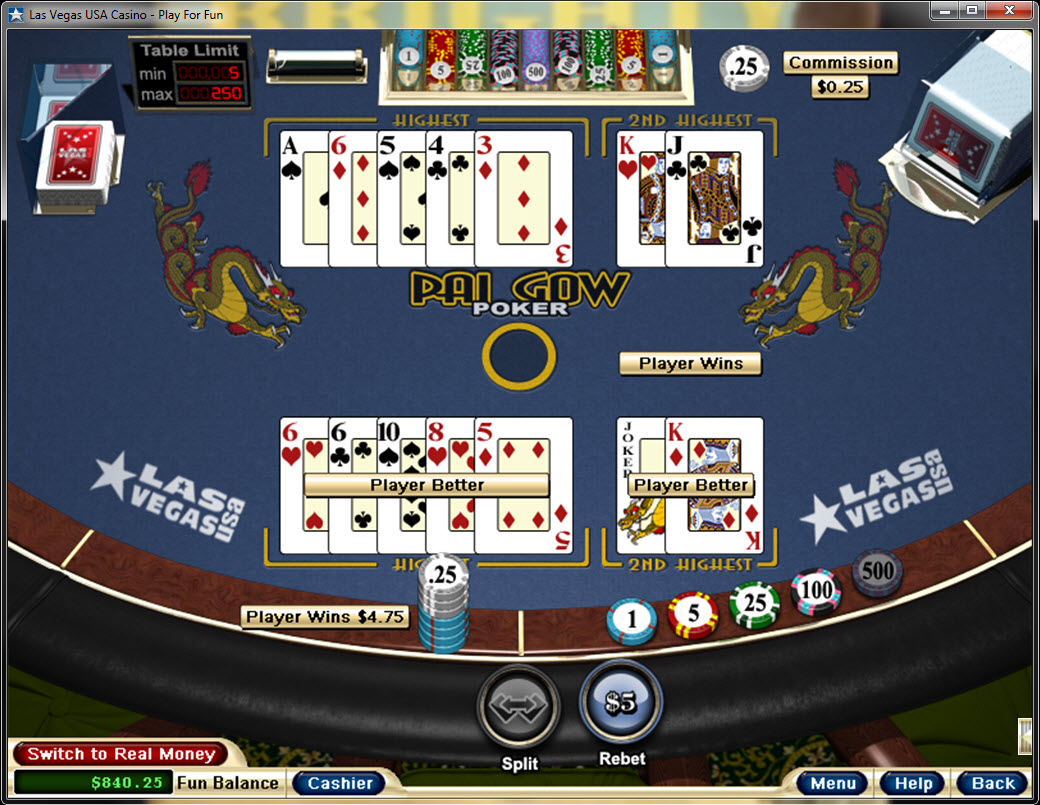
Task: Show the Help screen
Action: 912,783
